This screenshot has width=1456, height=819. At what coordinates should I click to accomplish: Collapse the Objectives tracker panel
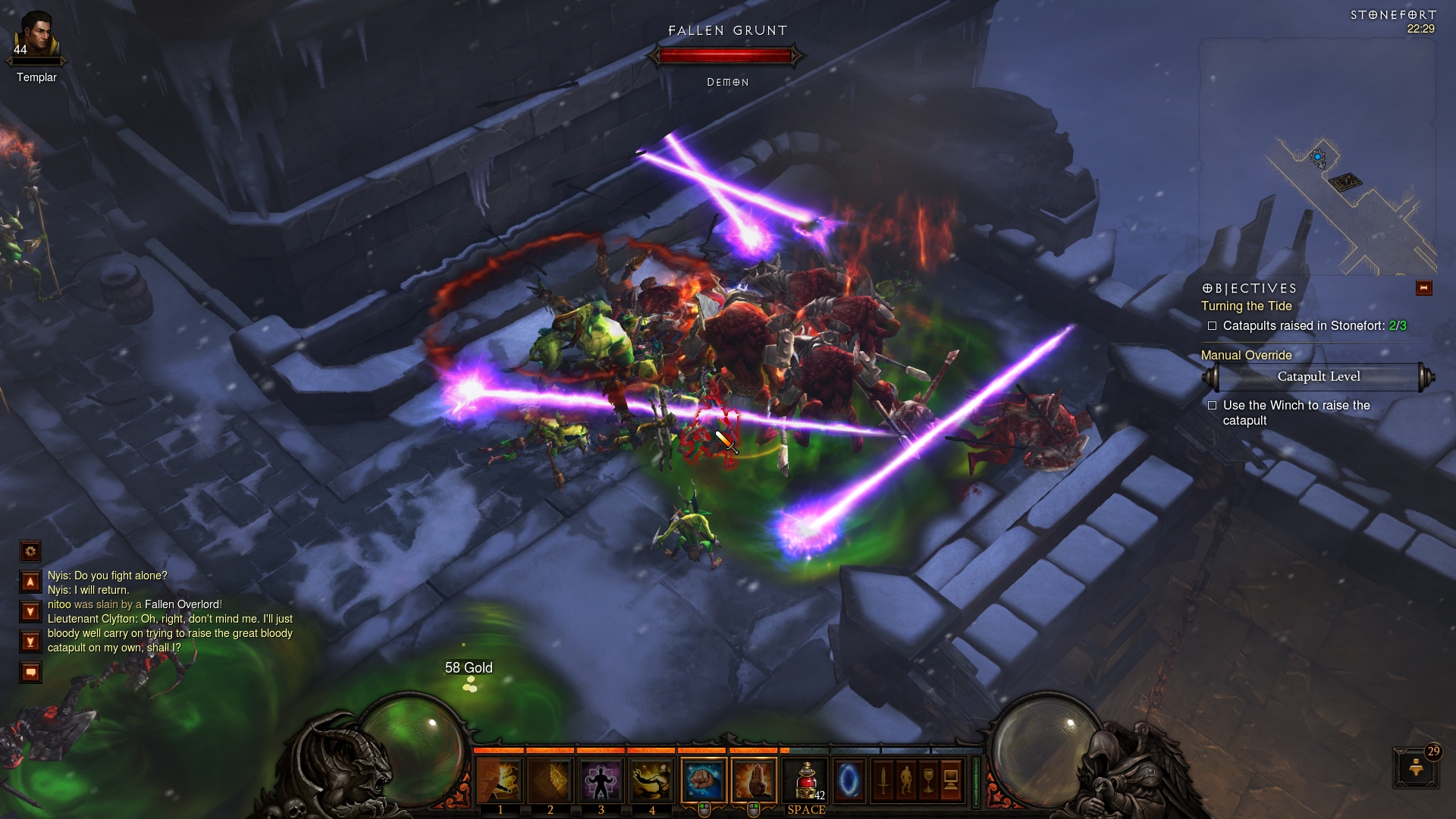(1423, 288)
